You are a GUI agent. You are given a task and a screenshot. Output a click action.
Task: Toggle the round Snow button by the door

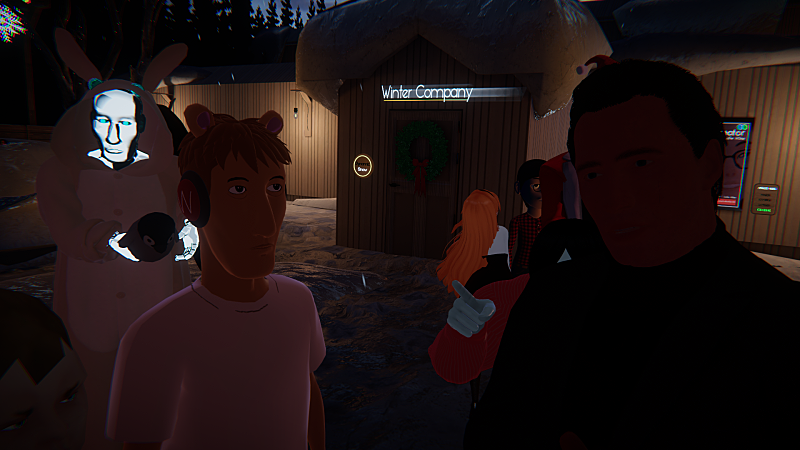[365, 167]
